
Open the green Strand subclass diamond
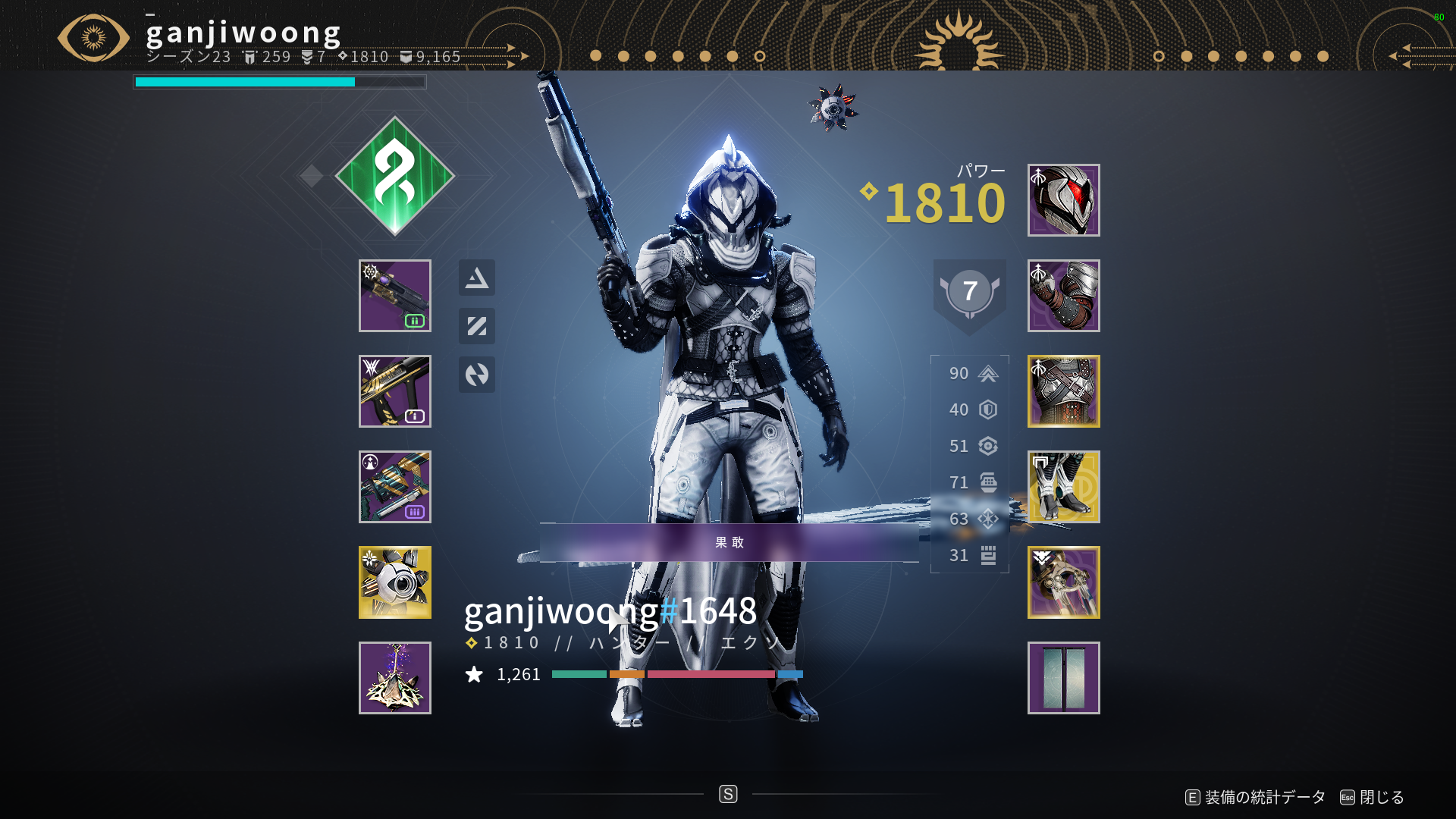[394, 176]
